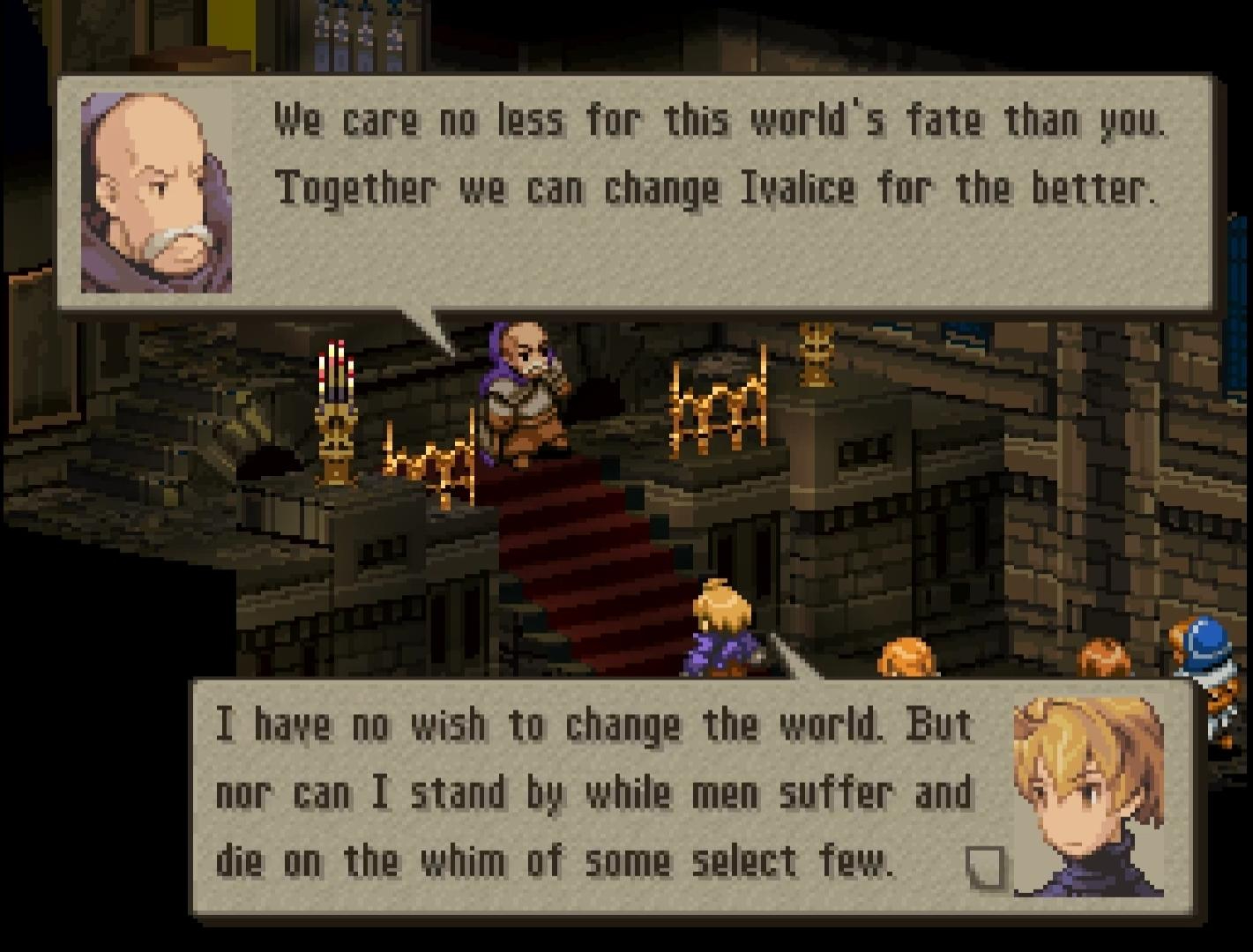The image size is (1253, 952).
Task: Advance dialogue using the square continue indicator
Action: (x=984, y=866)
